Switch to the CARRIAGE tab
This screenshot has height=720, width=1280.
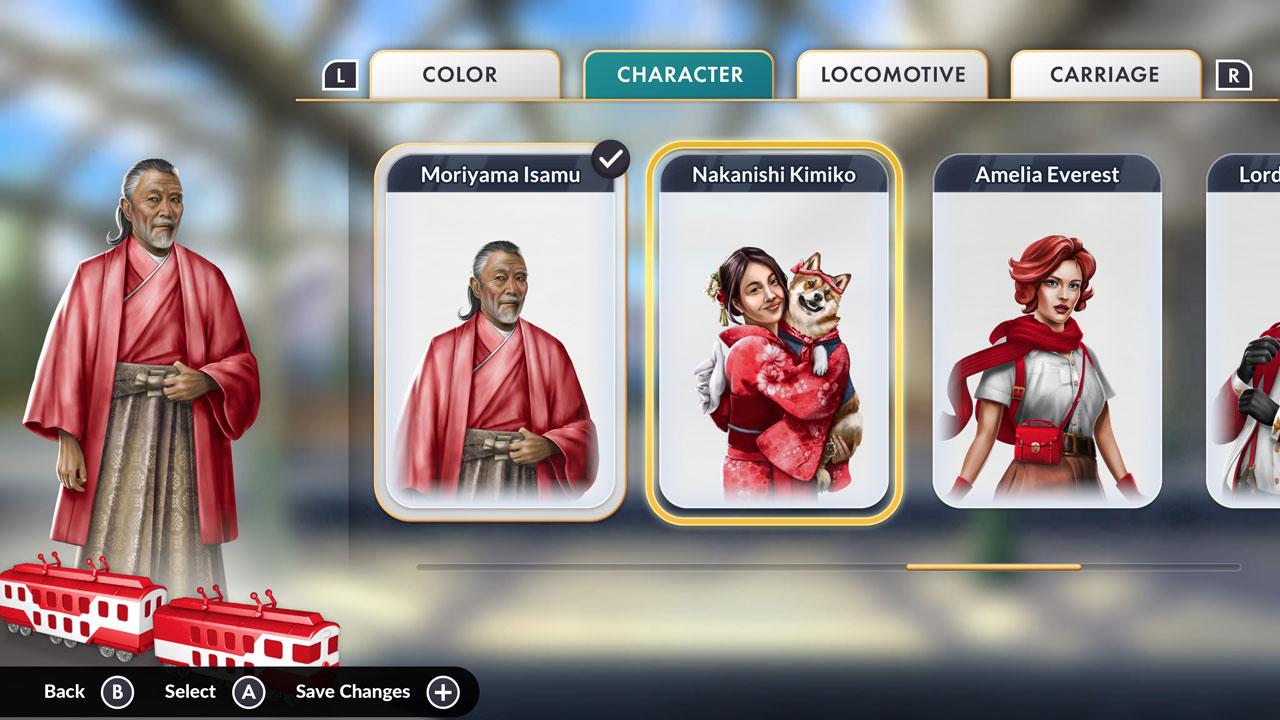(1105, 74)
